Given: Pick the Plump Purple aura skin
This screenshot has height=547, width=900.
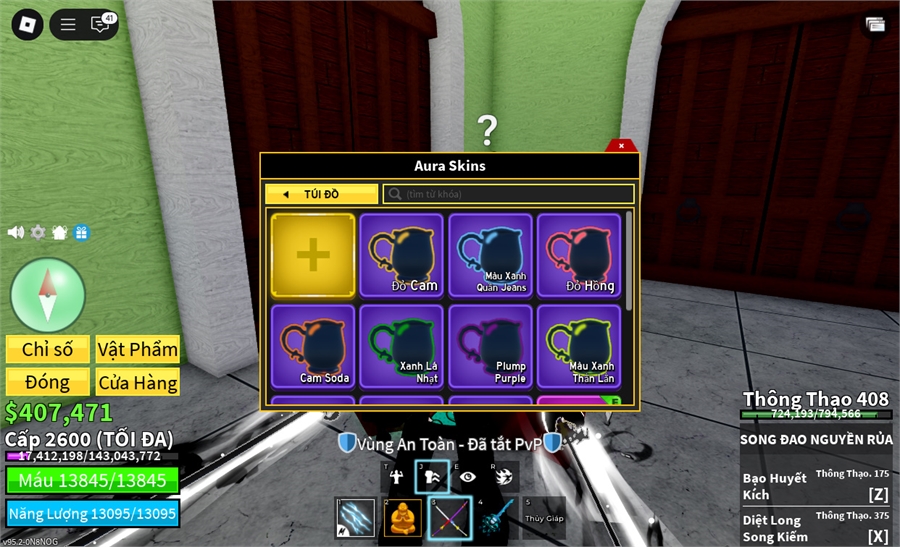Looking at the screenshot, I should tap(490, 346).
